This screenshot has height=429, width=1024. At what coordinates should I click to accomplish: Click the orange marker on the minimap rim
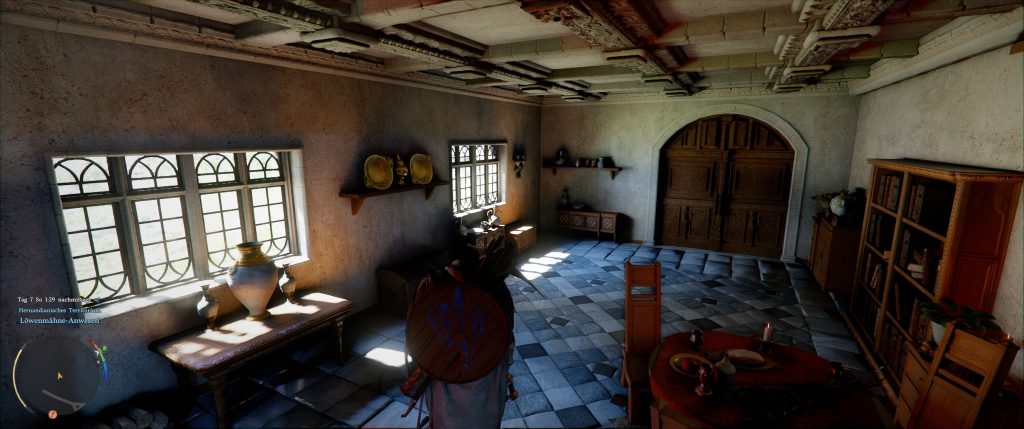coord(53,413)
